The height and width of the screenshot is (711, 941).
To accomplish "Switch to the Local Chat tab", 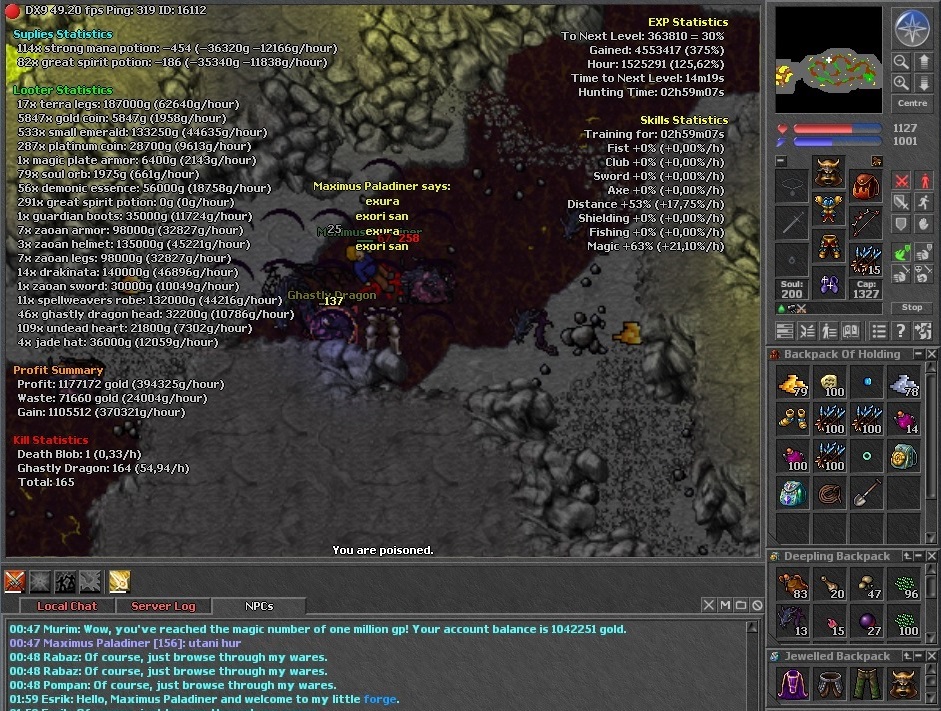I will (x=67, y=606).
